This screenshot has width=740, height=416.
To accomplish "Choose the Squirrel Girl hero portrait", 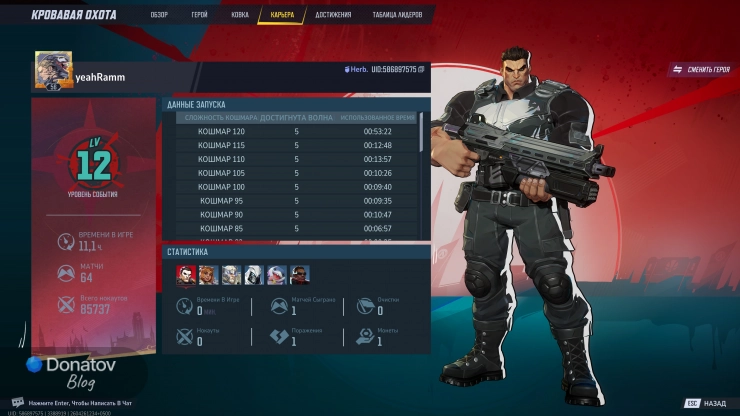I will click(208, 274).
